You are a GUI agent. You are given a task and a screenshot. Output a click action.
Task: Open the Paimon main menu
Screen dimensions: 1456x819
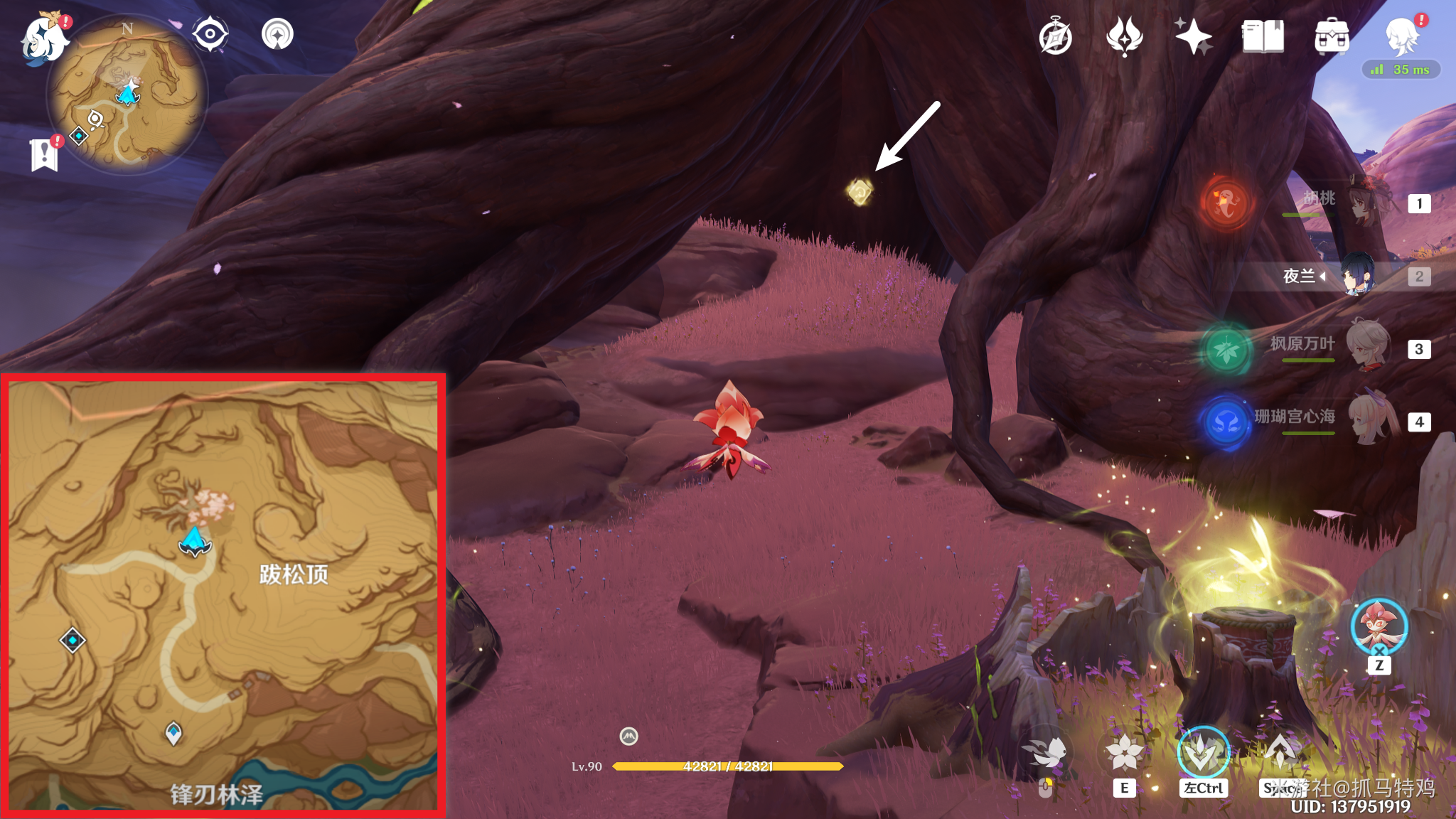(x=44, y=39)
